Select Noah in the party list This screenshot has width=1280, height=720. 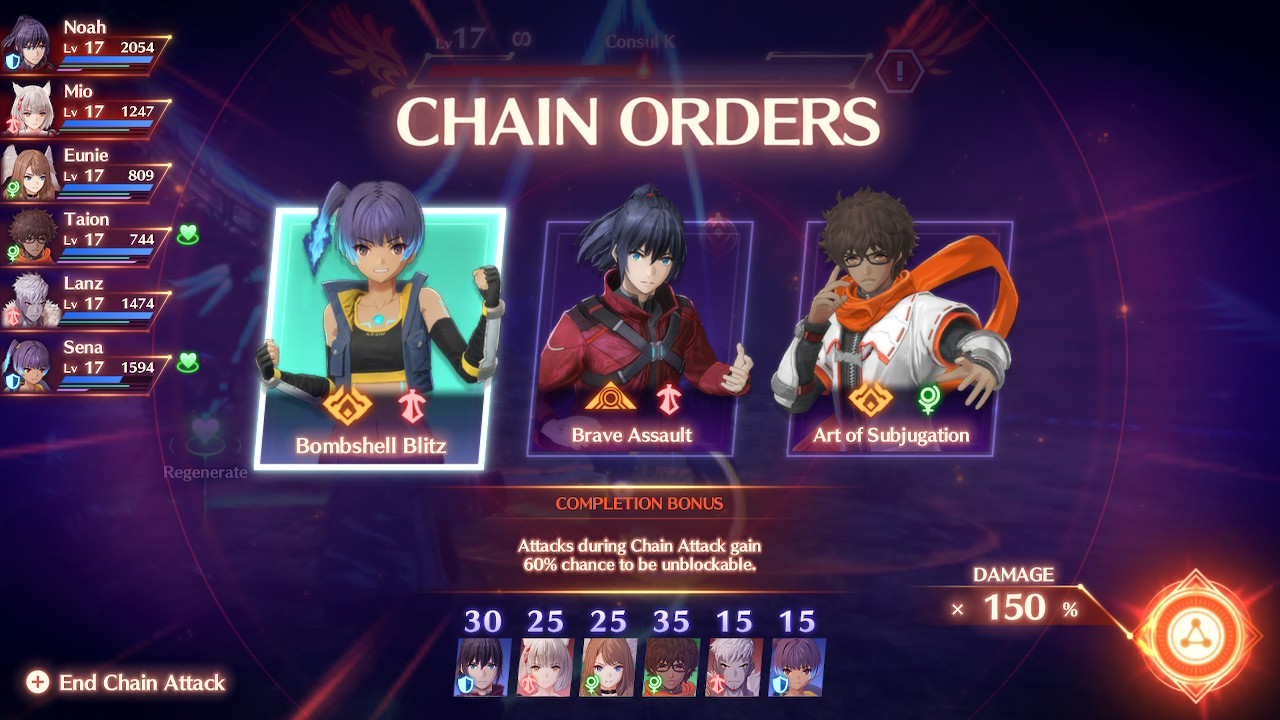(x=85, y=45)
